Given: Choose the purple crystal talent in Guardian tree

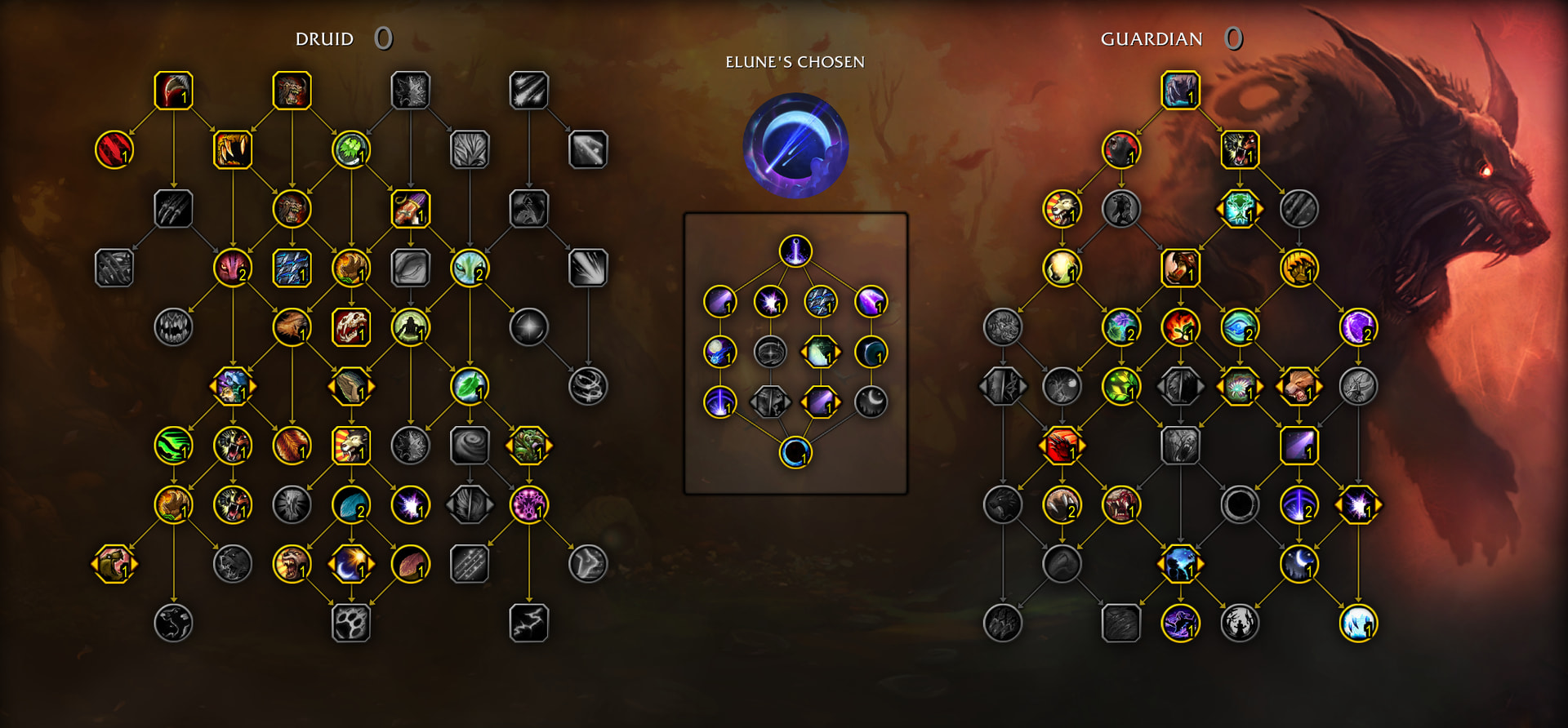Looking at the screenshot, I should click(x=1358, y=327).
